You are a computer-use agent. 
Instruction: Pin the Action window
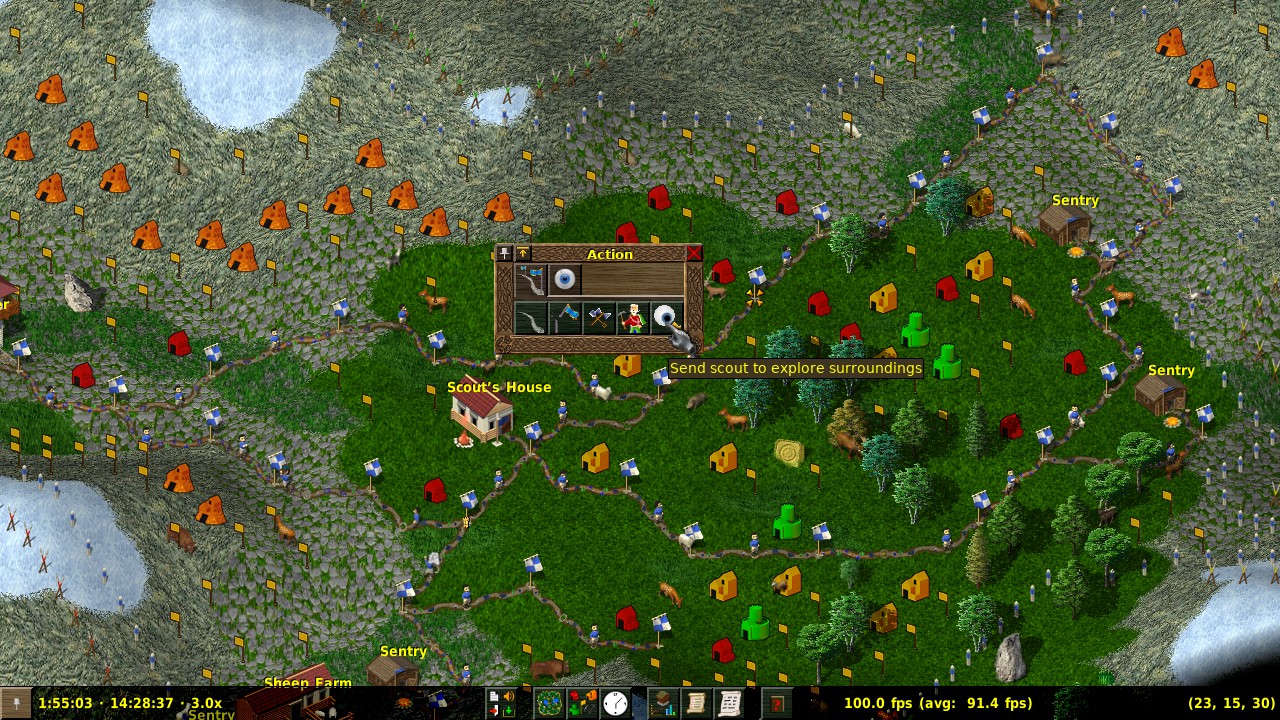pos(504,254)
